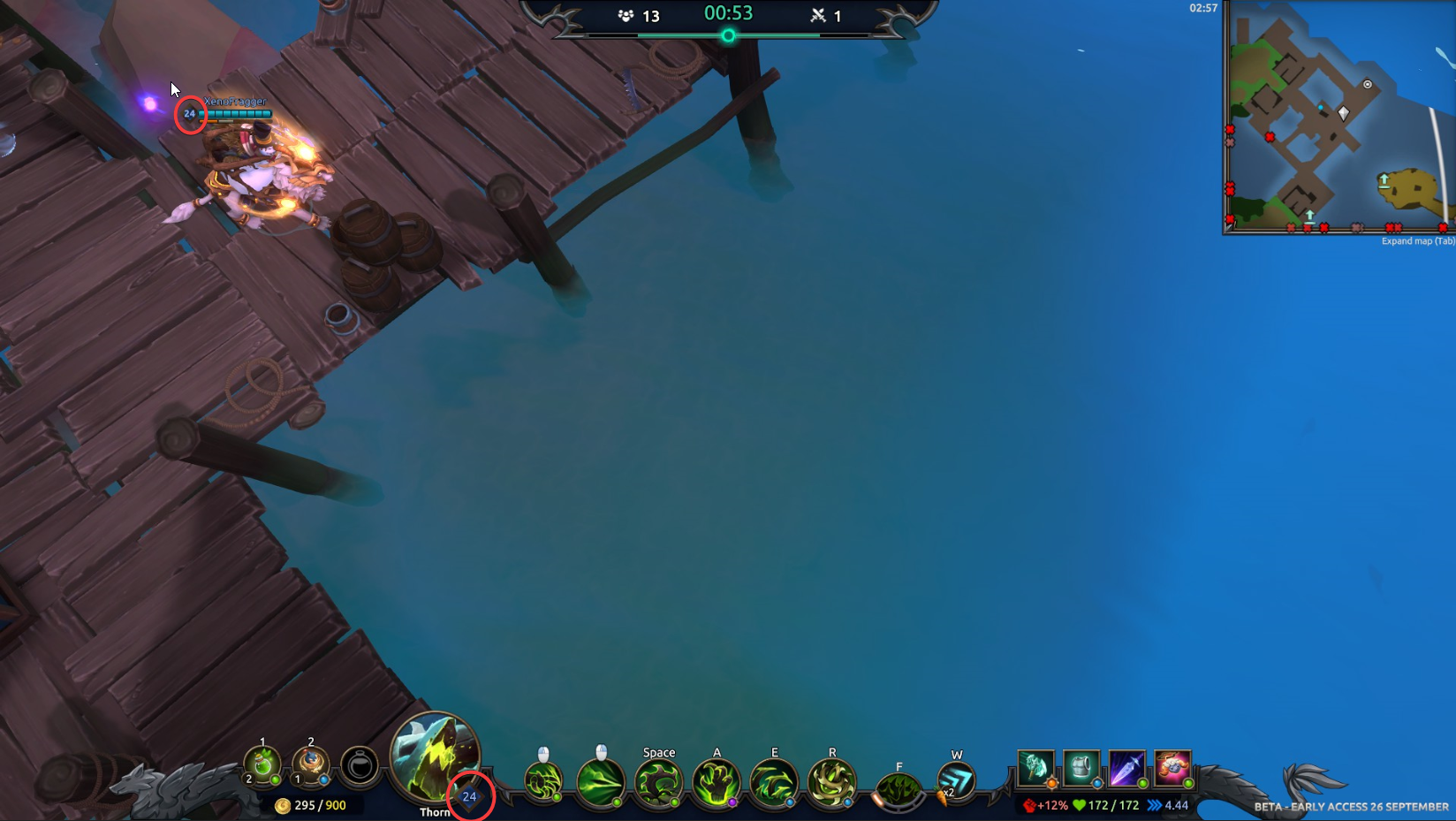The width and height of the screenshot is (1456, 821).
Task: Click the minimap
Action: click(1339, 117)
